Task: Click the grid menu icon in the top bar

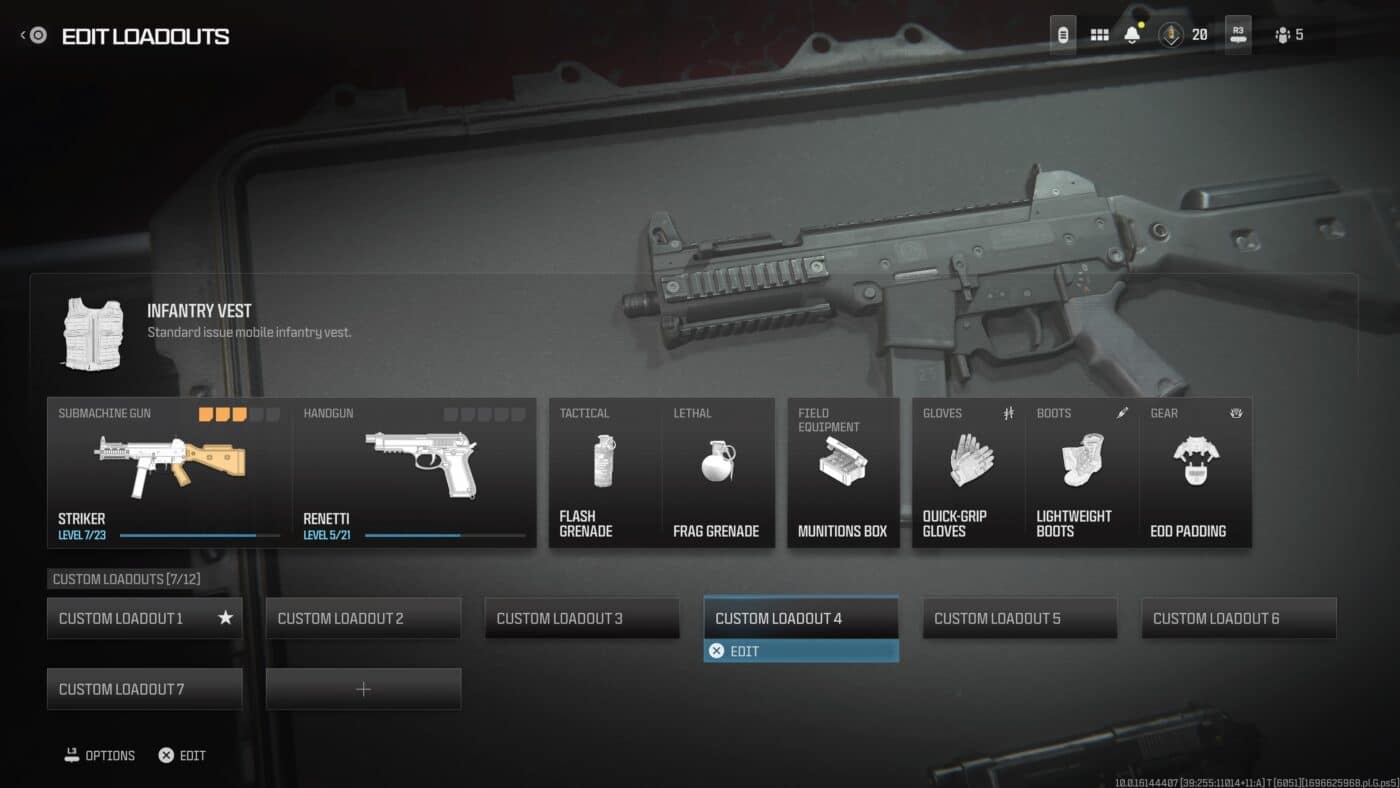Action: [x=1098, y=34]
